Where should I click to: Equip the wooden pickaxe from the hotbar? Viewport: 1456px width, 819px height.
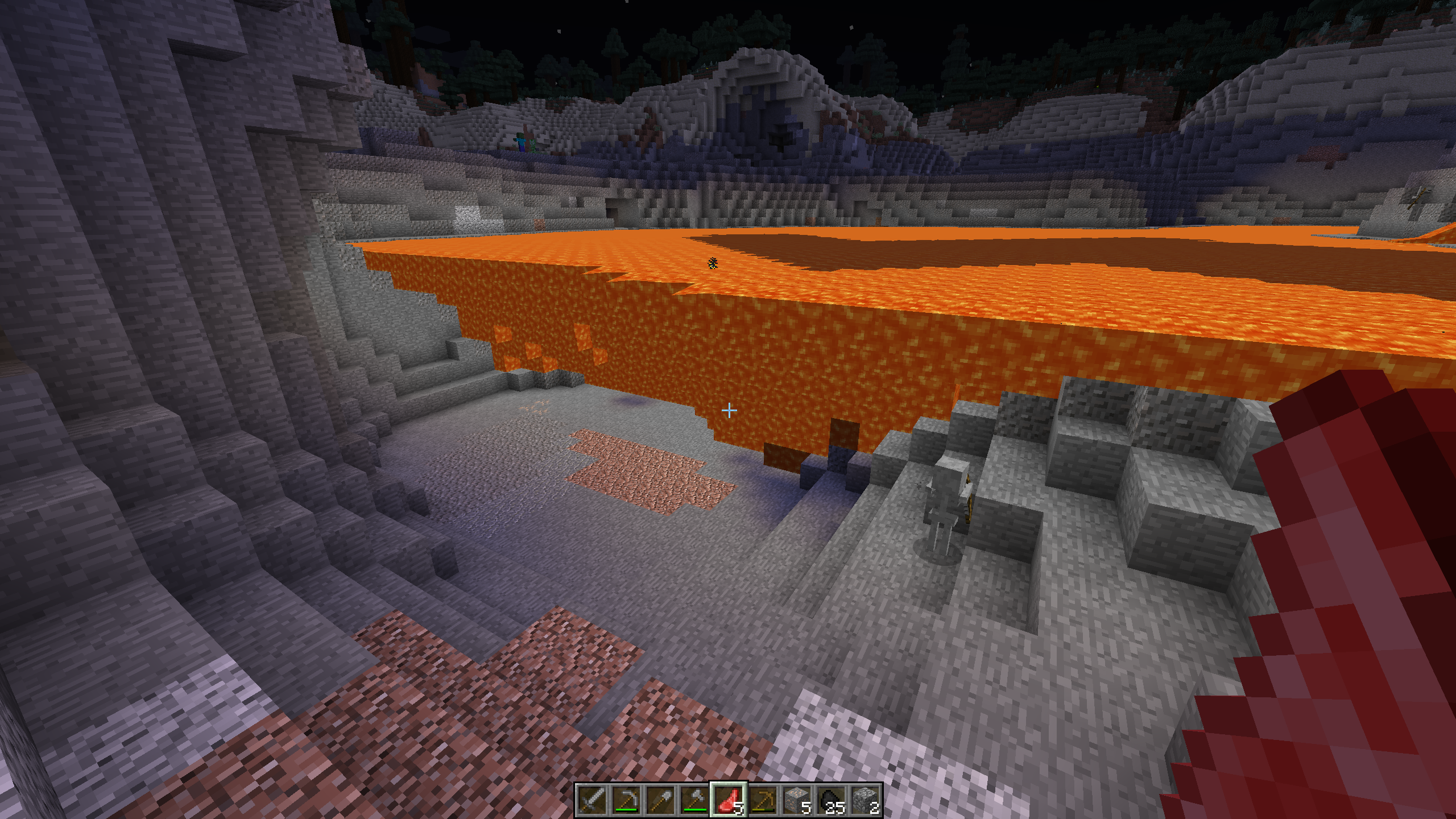[763, 800]
